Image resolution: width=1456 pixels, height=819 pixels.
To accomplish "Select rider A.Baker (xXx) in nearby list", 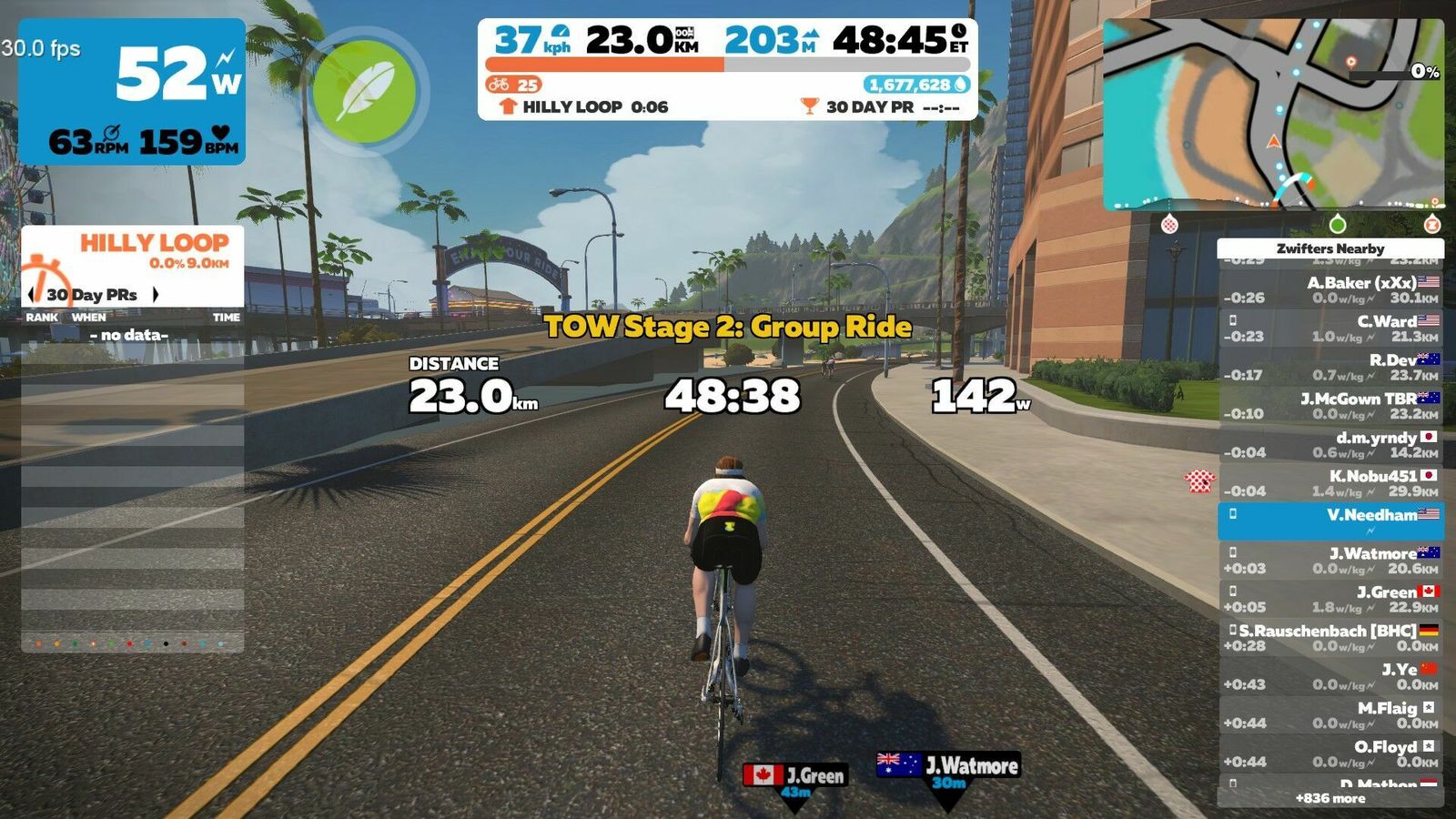I will (1330, 289).
